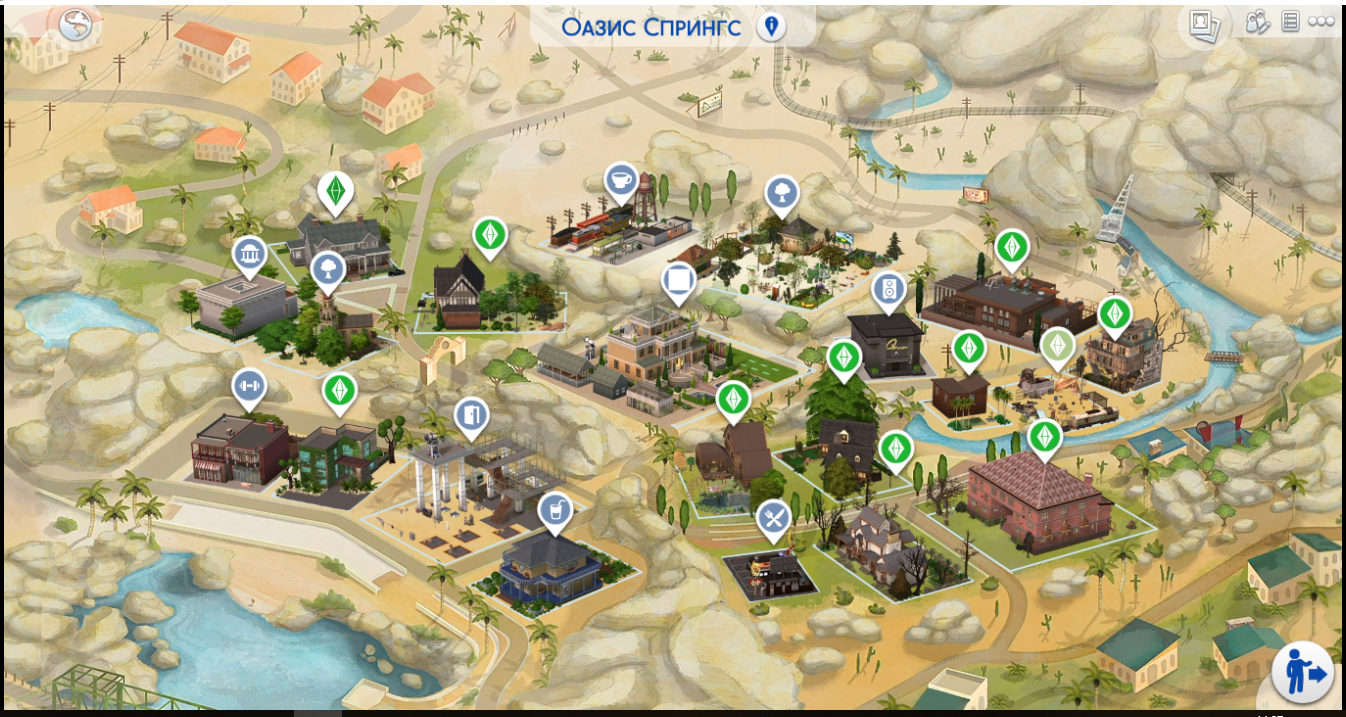
Task: Select the white pin with dark green plumbob
Action: pyautogui.click(x=335, y=190)
